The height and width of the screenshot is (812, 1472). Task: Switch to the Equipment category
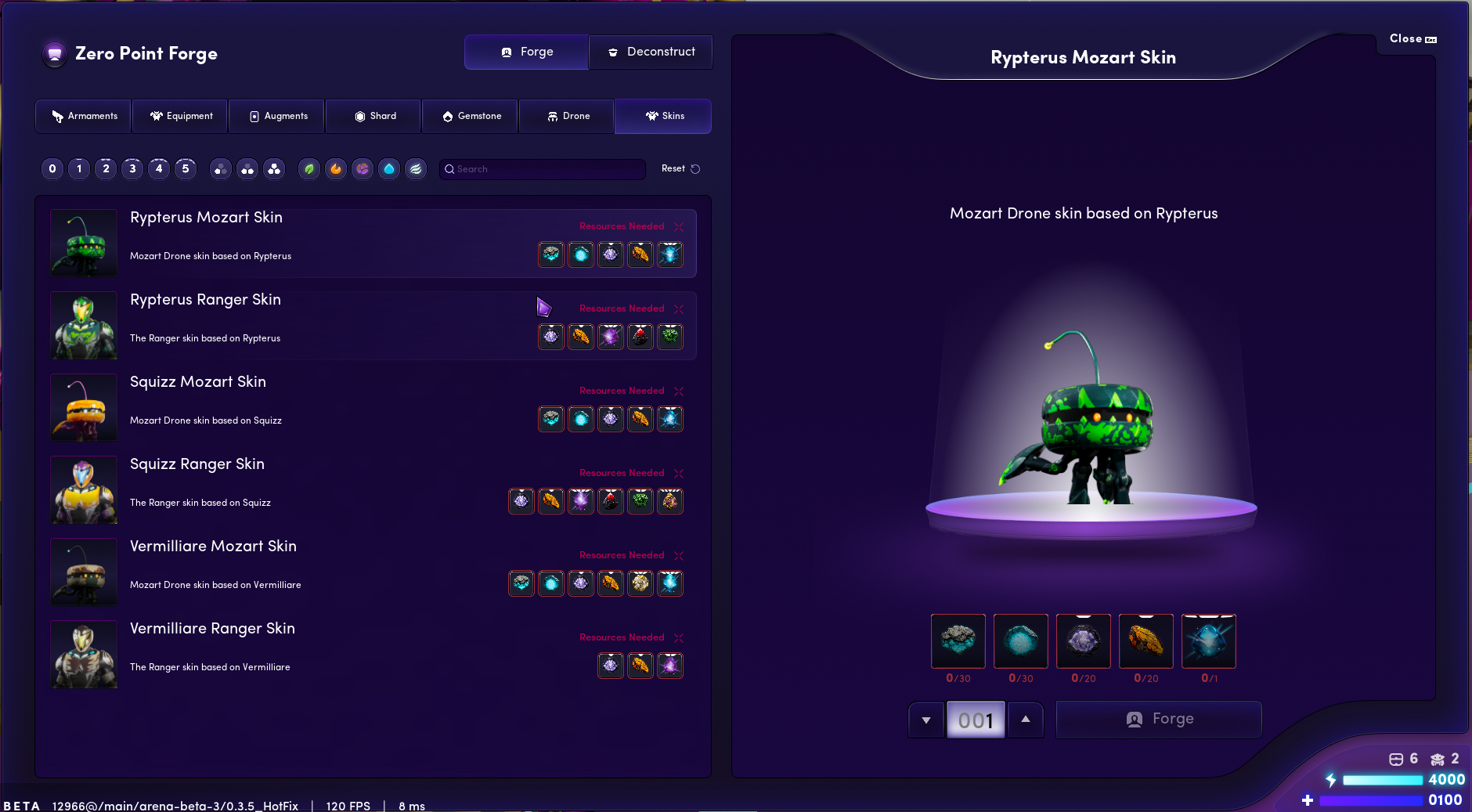click(181, 116)
